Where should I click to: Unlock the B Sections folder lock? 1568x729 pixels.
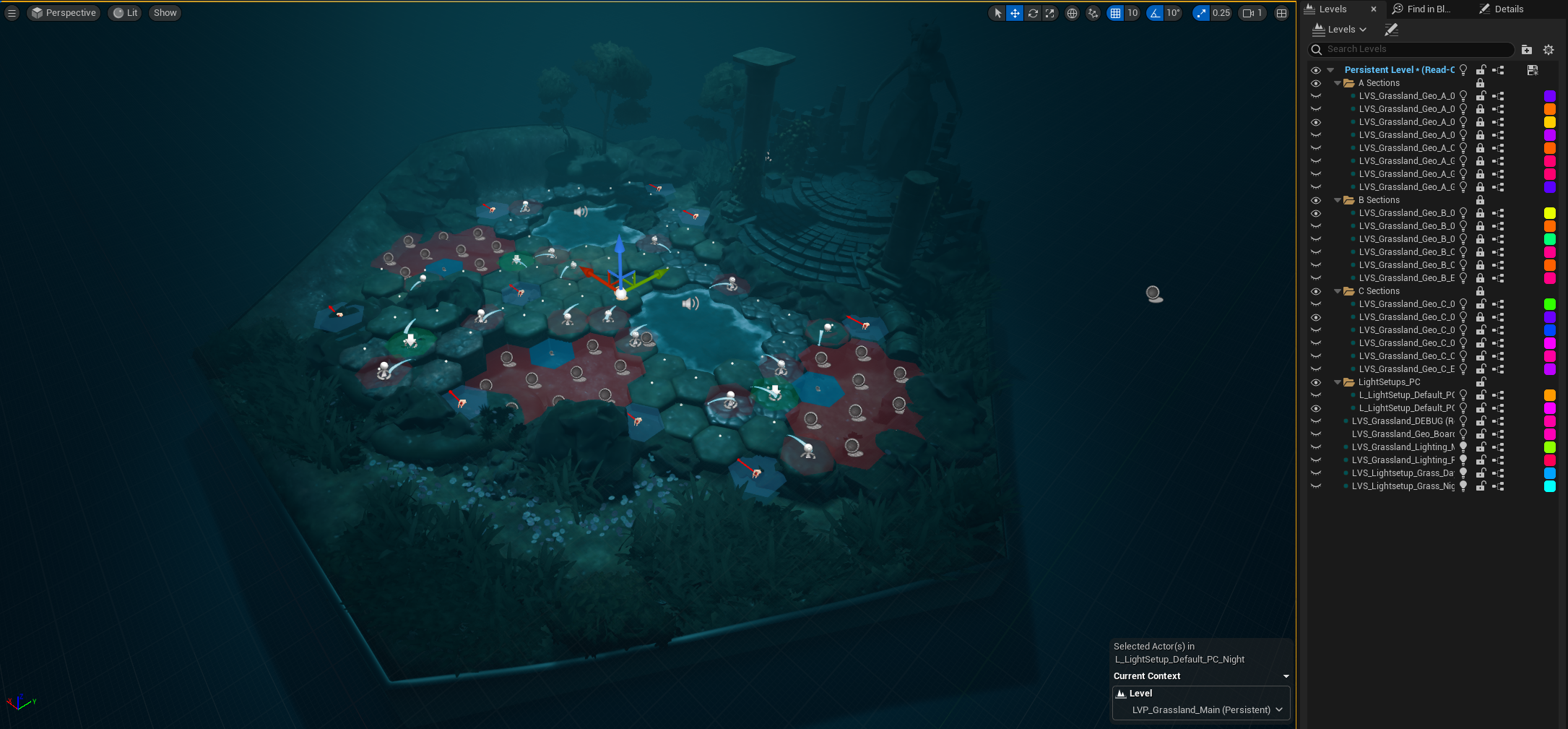(1481, 200)
